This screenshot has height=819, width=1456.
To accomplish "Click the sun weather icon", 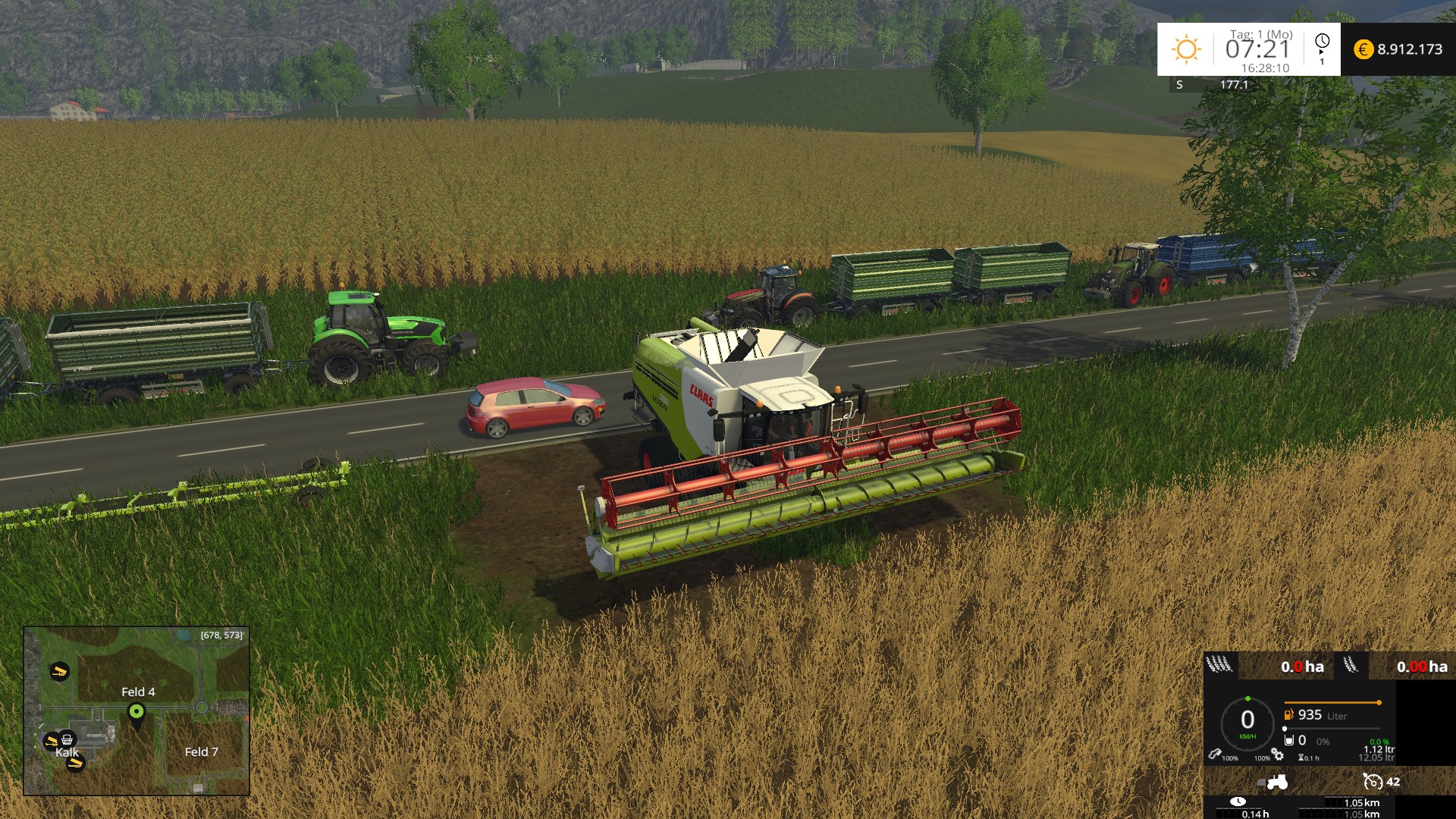I will (1186, 49).
